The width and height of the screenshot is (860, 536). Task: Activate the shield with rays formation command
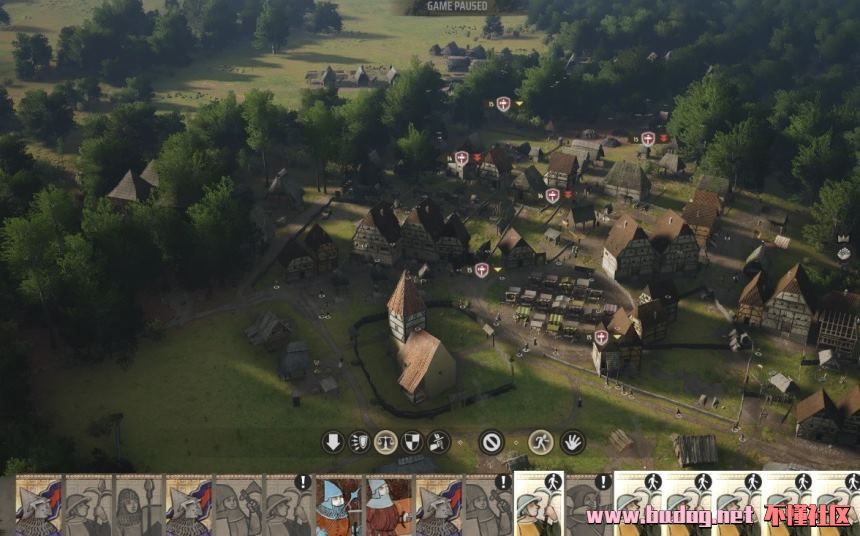pyautogui.click(x=359, y=442)
